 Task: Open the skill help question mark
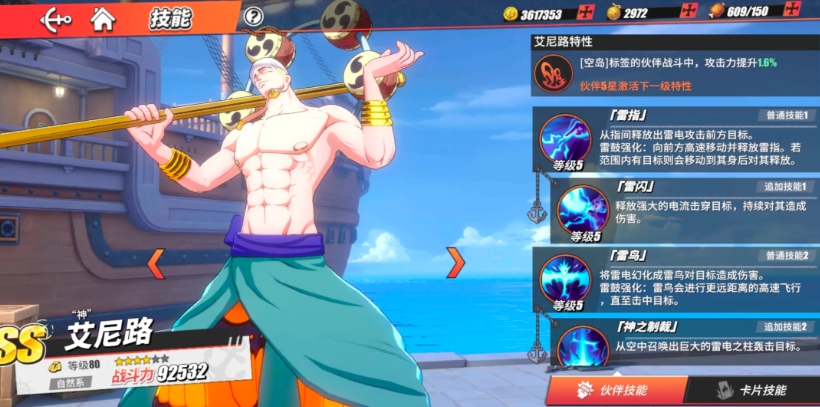[x=254, y=16]
